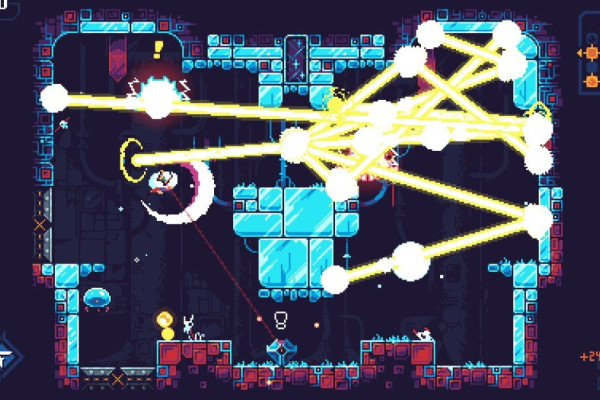Select the orange room icon marked by the arrow
The image size is (600, 400).
[590, 52]
